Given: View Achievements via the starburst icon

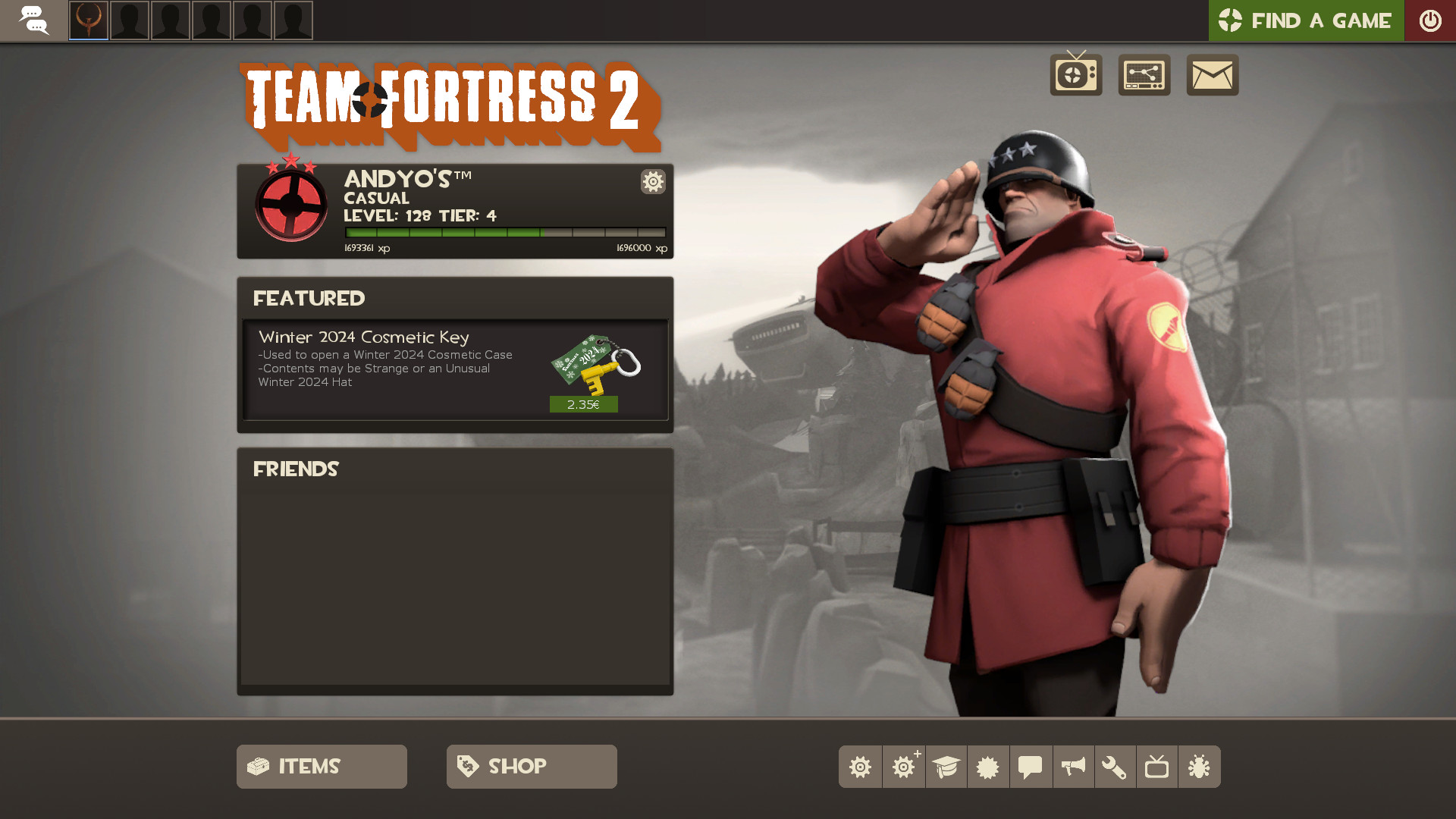Looking at the screenshot, I should (x=988, y=767).
